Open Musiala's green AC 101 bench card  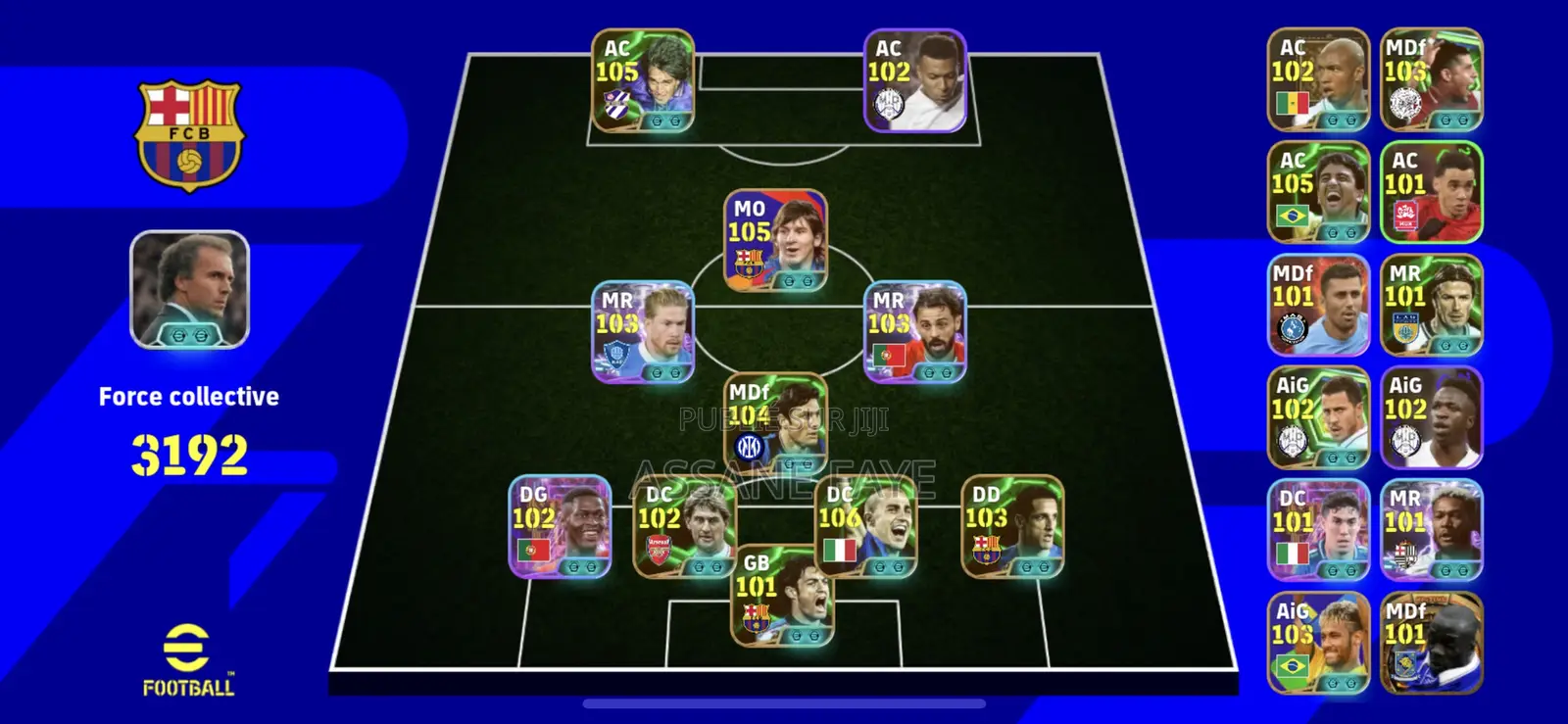tap(1433, 191)
